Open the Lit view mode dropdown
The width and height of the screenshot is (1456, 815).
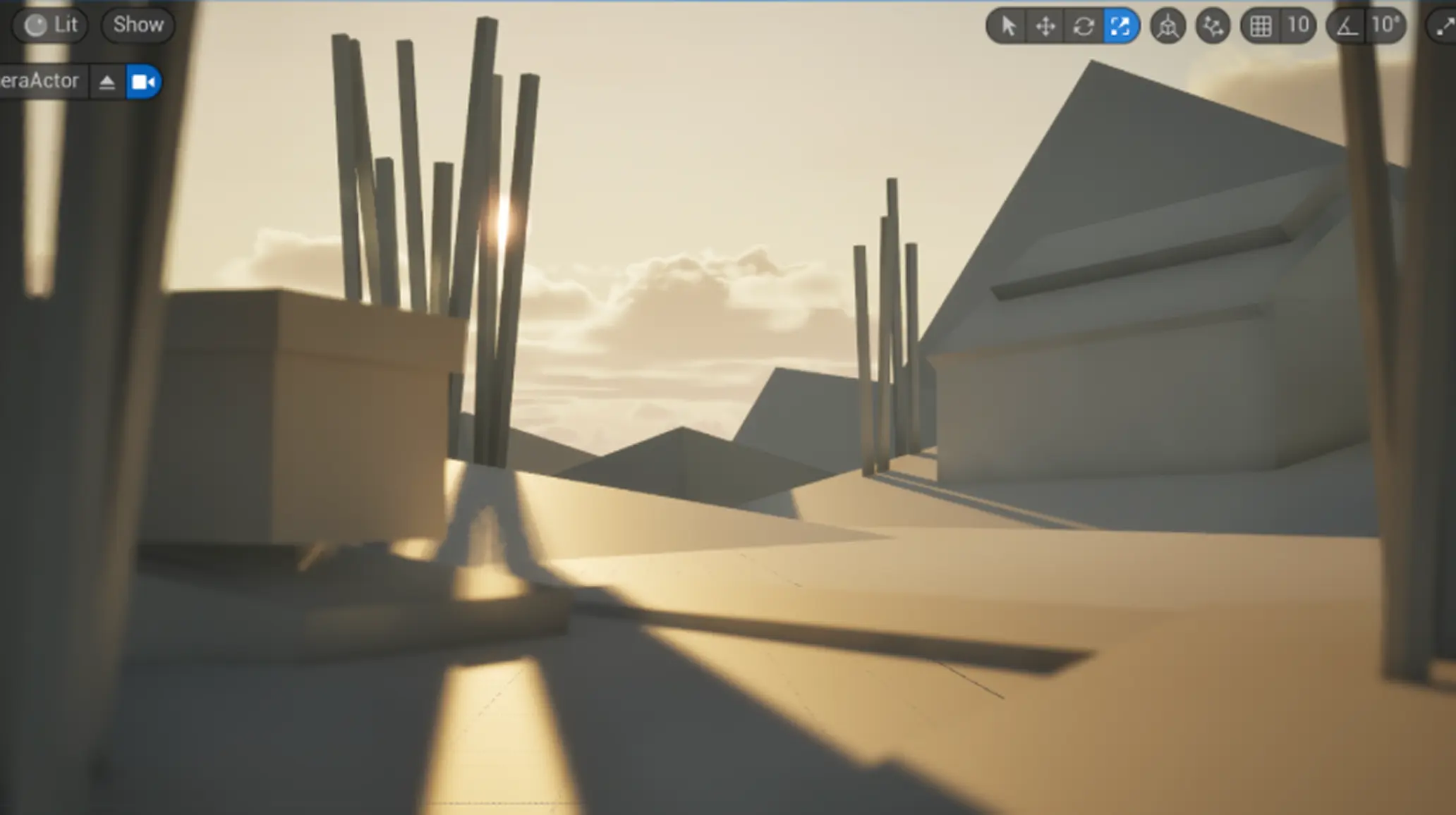point(49,25)
